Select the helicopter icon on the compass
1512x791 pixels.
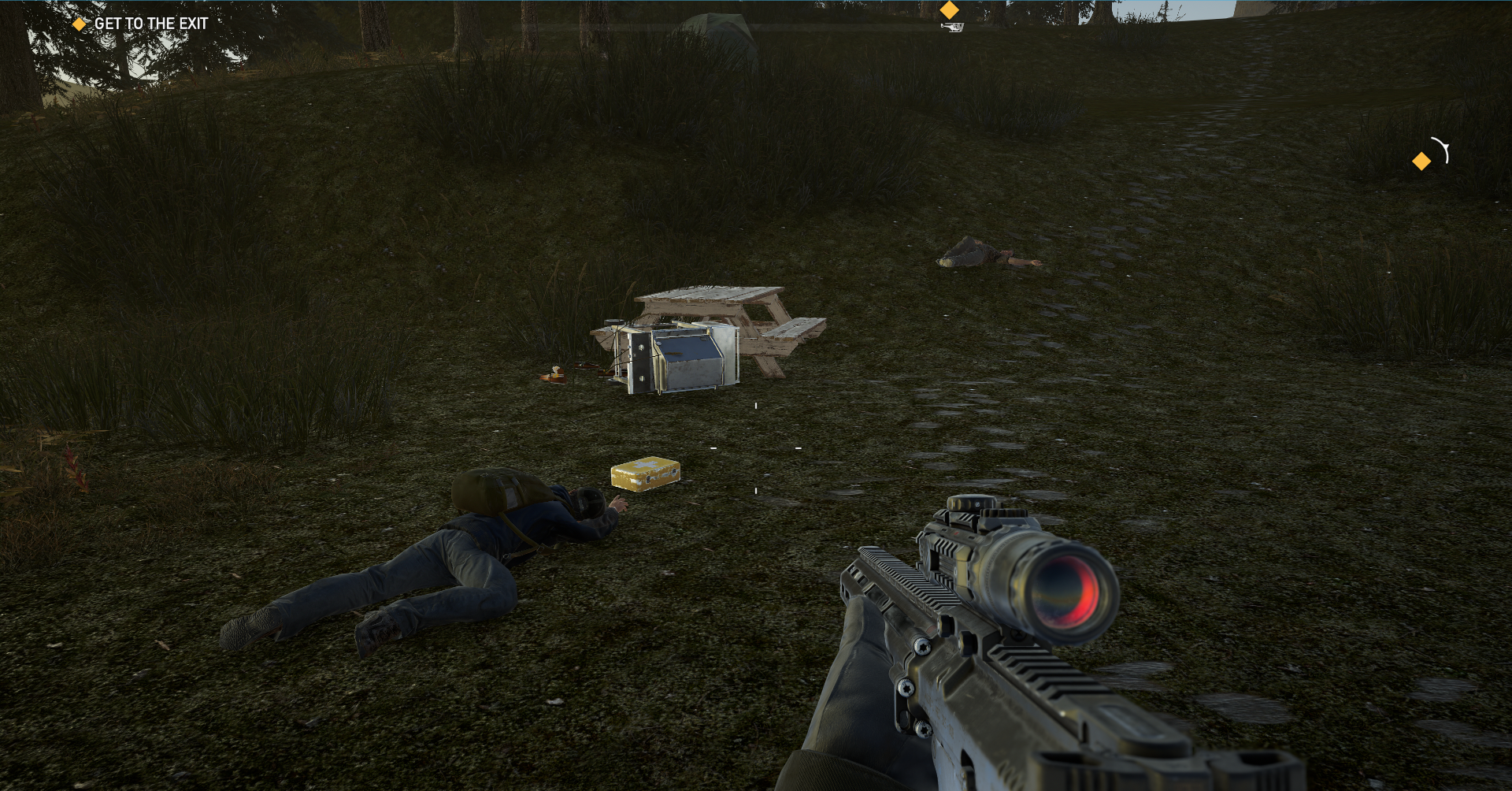pyautogui.click(x=951, y=28)
